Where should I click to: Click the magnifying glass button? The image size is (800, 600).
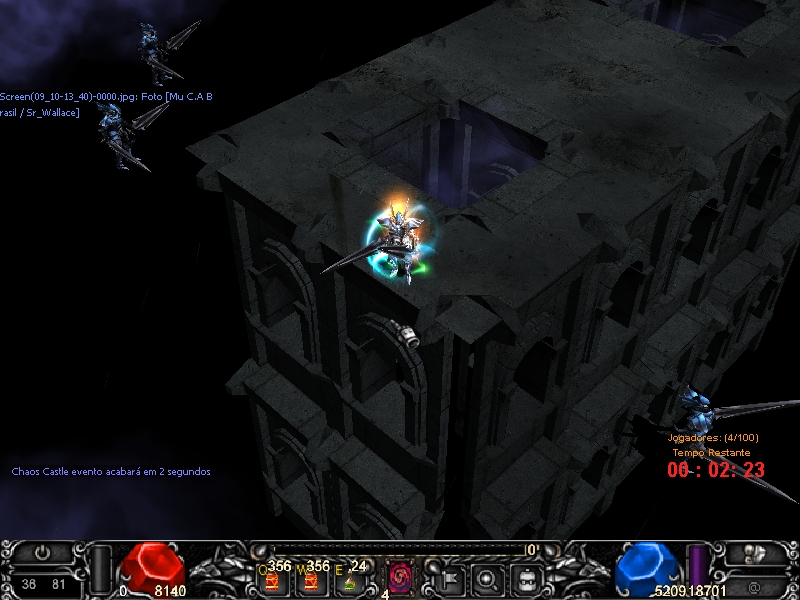pyautogui.click(x=486, y=577)
